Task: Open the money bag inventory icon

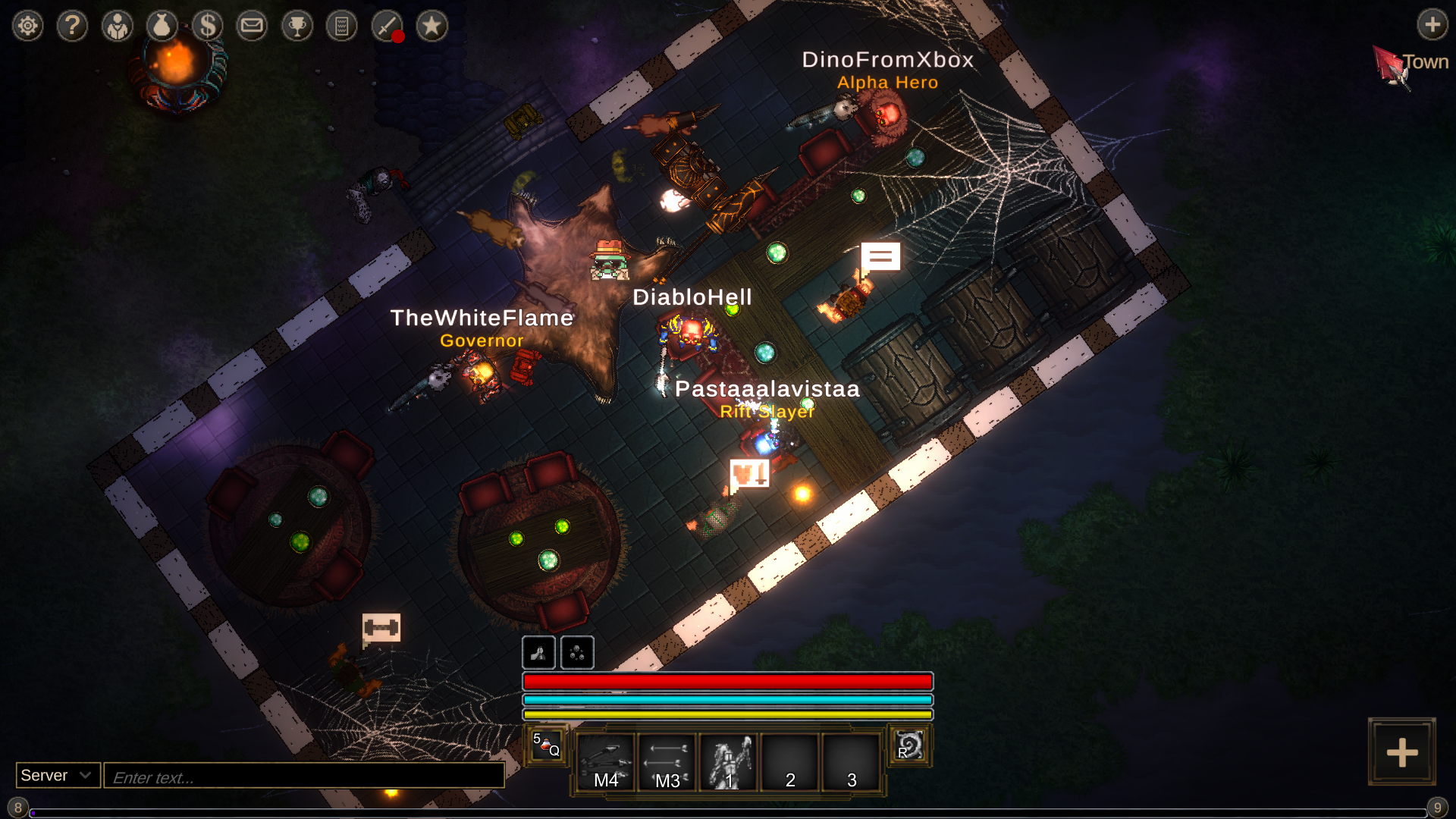Action: click(162, 27)
